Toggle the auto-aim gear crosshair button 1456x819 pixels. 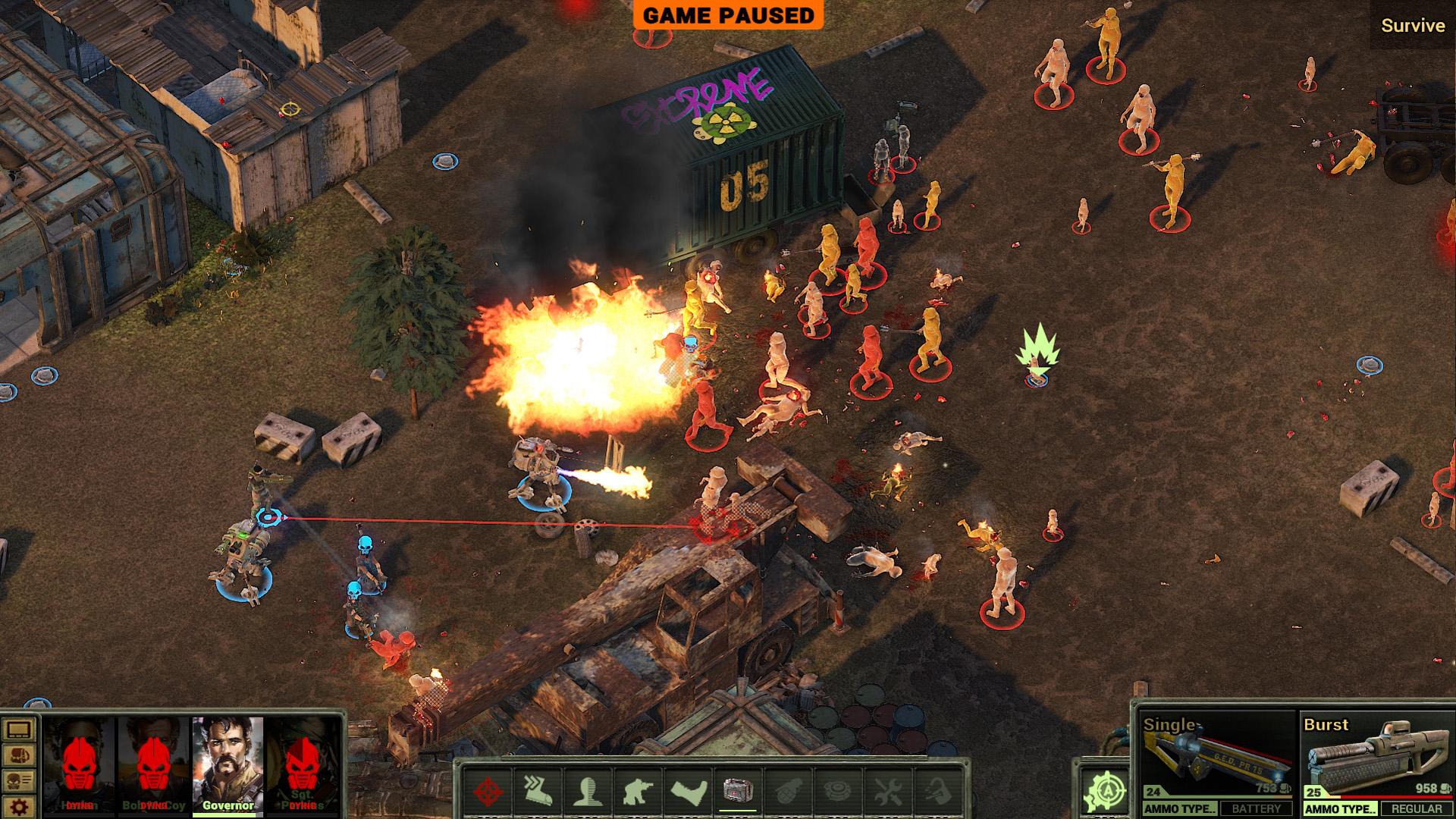click(x=1105, y=792)
